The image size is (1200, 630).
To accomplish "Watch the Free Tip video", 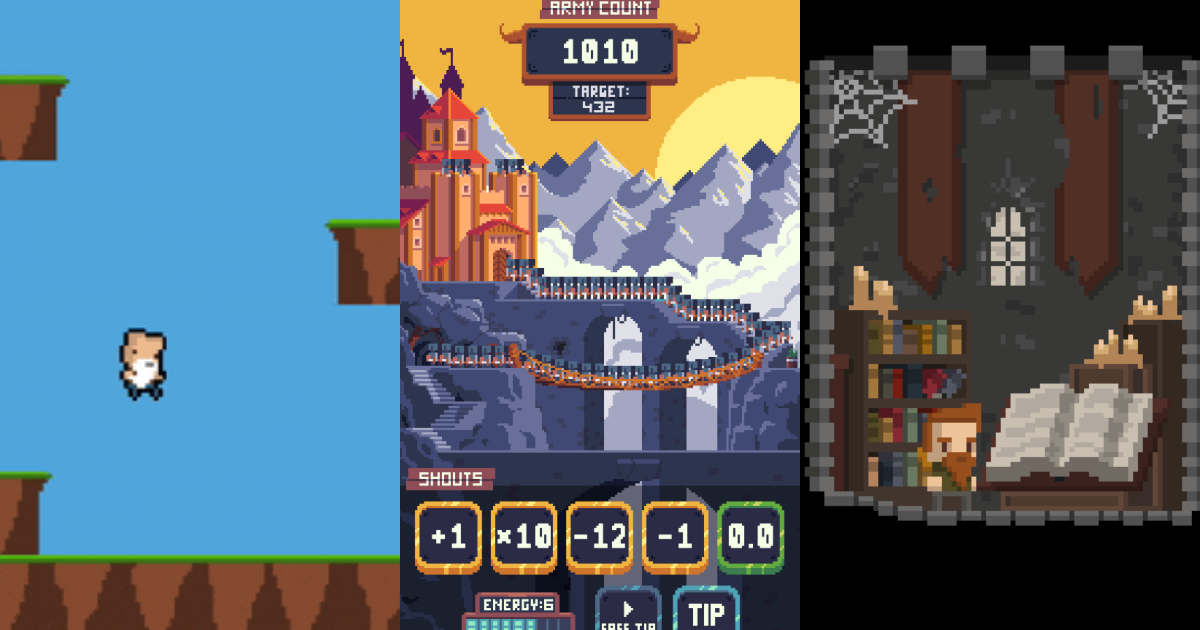I will click(628, 610).
